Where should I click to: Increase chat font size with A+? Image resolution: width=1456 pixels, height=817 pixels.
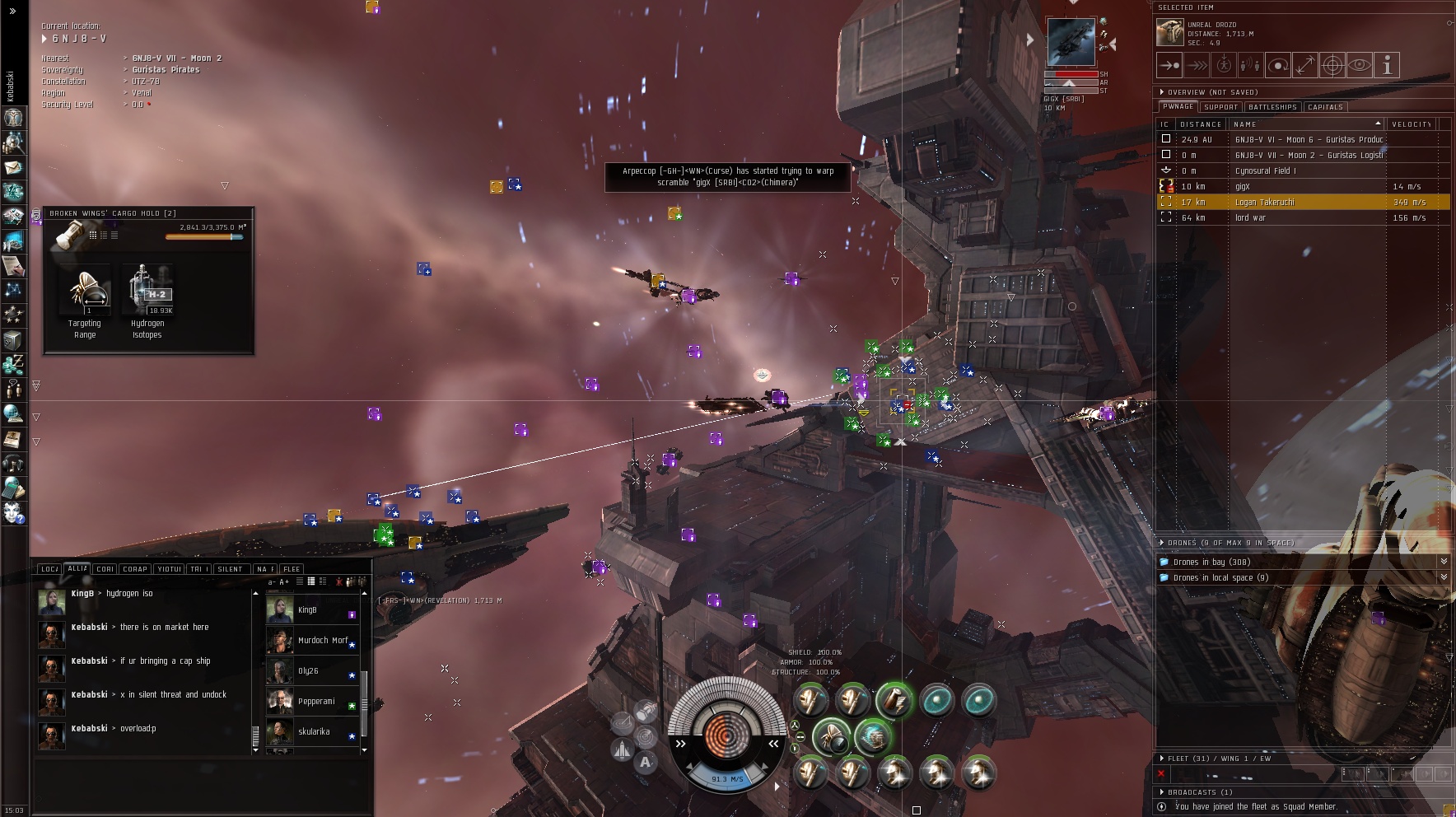[285, 582]
